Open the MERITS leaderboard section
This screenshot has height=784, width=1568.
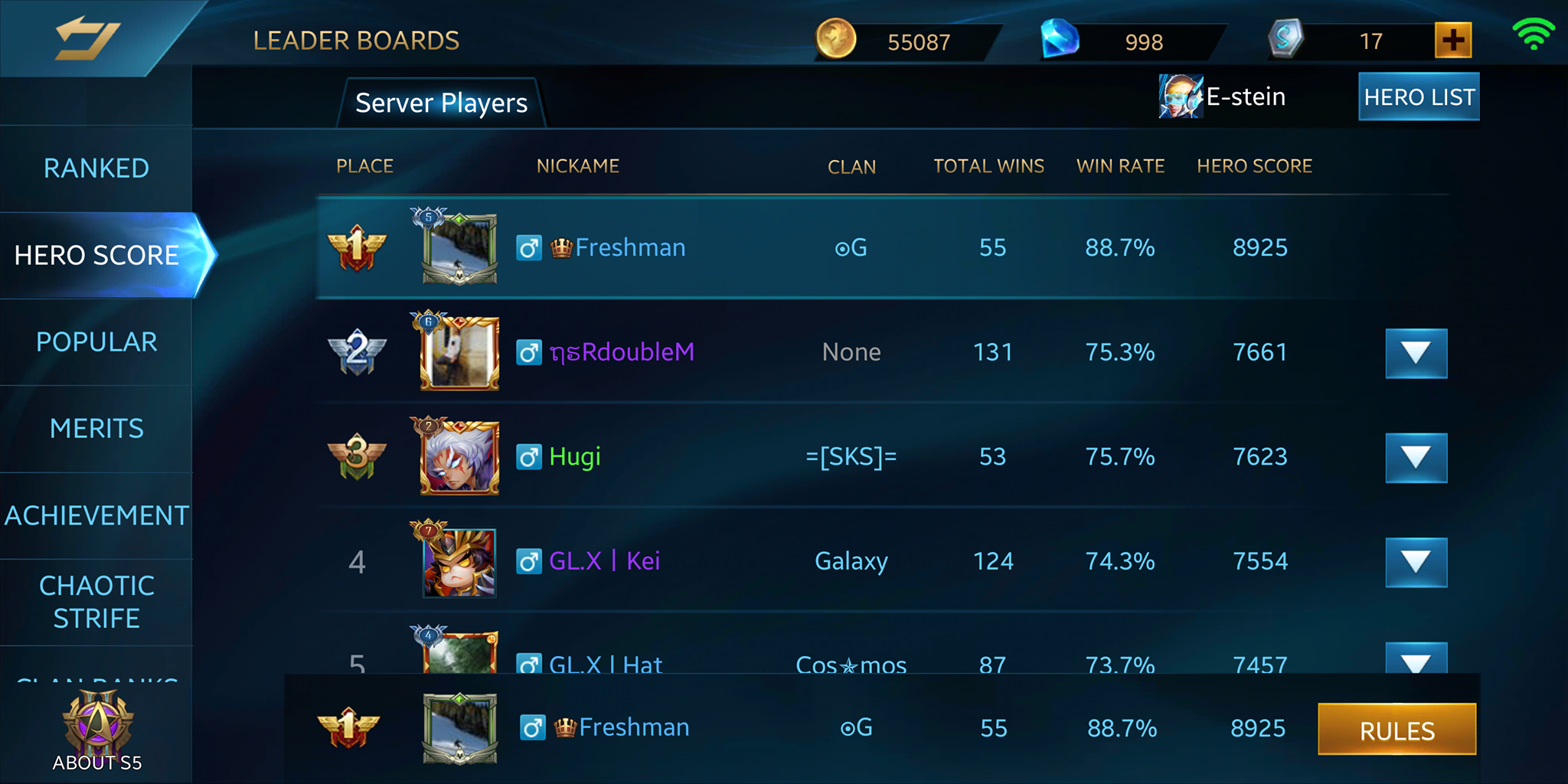(x=96, y=428)
